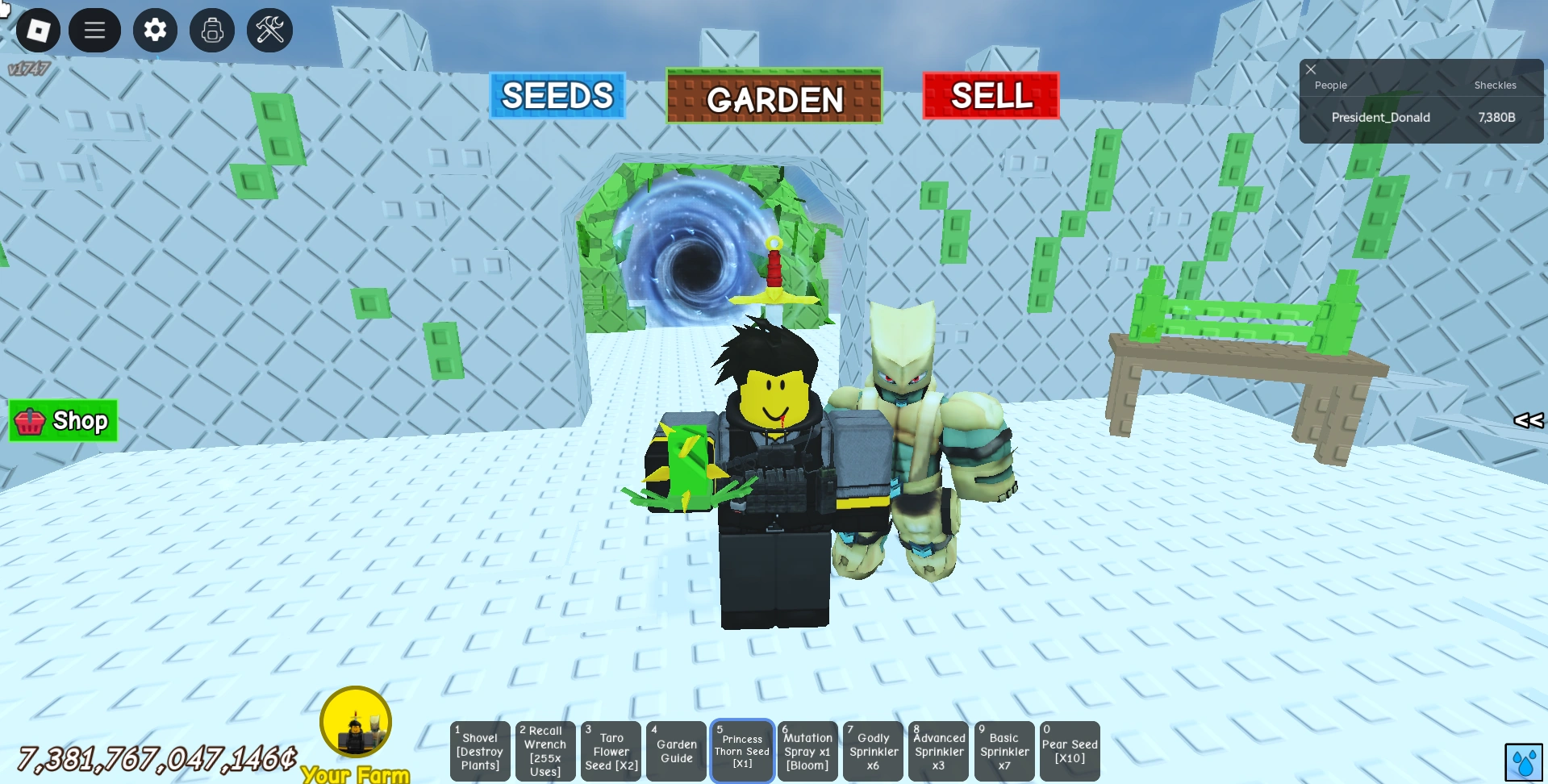The image size is (1548, 784).
Task: Click President_Donald in the leaderboard
Action: [x=1380, y=117]
